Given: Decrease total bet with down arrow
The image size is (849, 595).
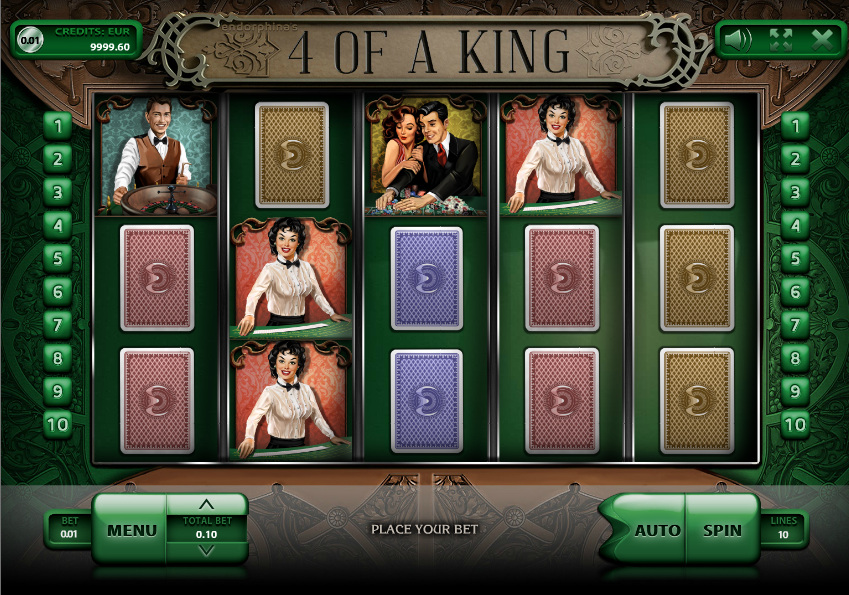Looking at the screenshot, I should (207, 550).
